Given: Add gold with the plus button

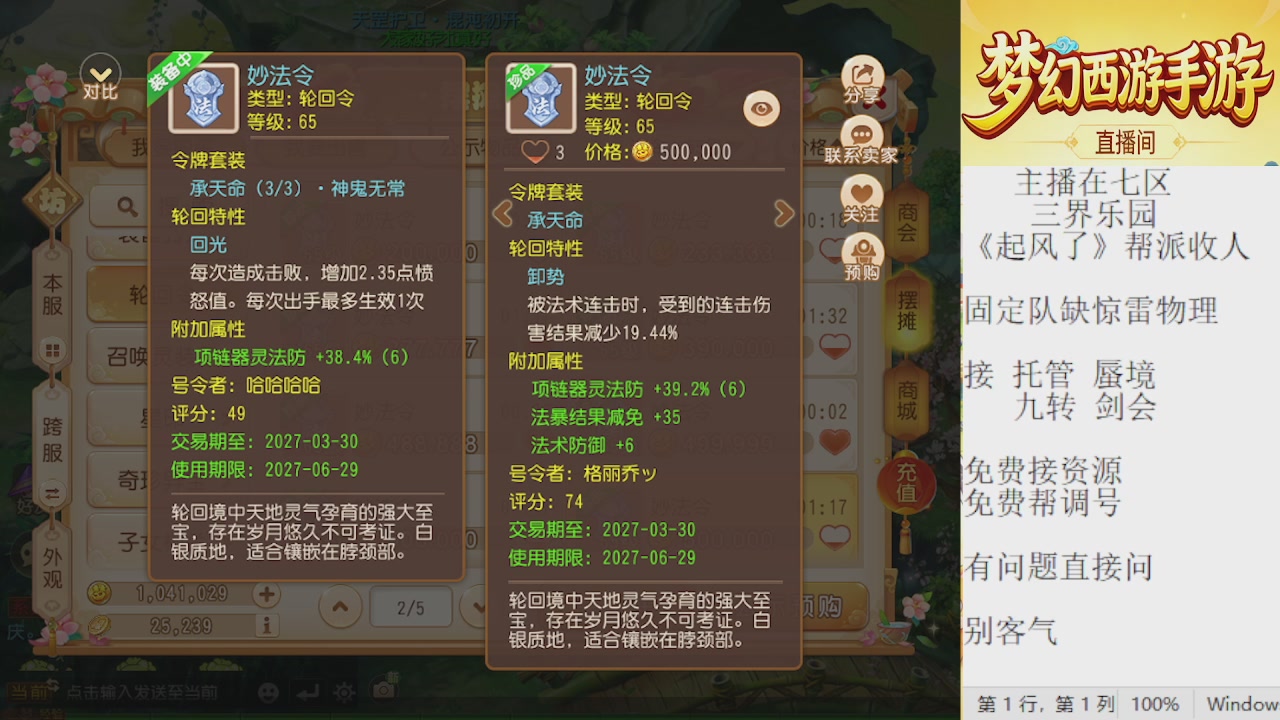Looking at the screenshot, I should click(266, 593).
